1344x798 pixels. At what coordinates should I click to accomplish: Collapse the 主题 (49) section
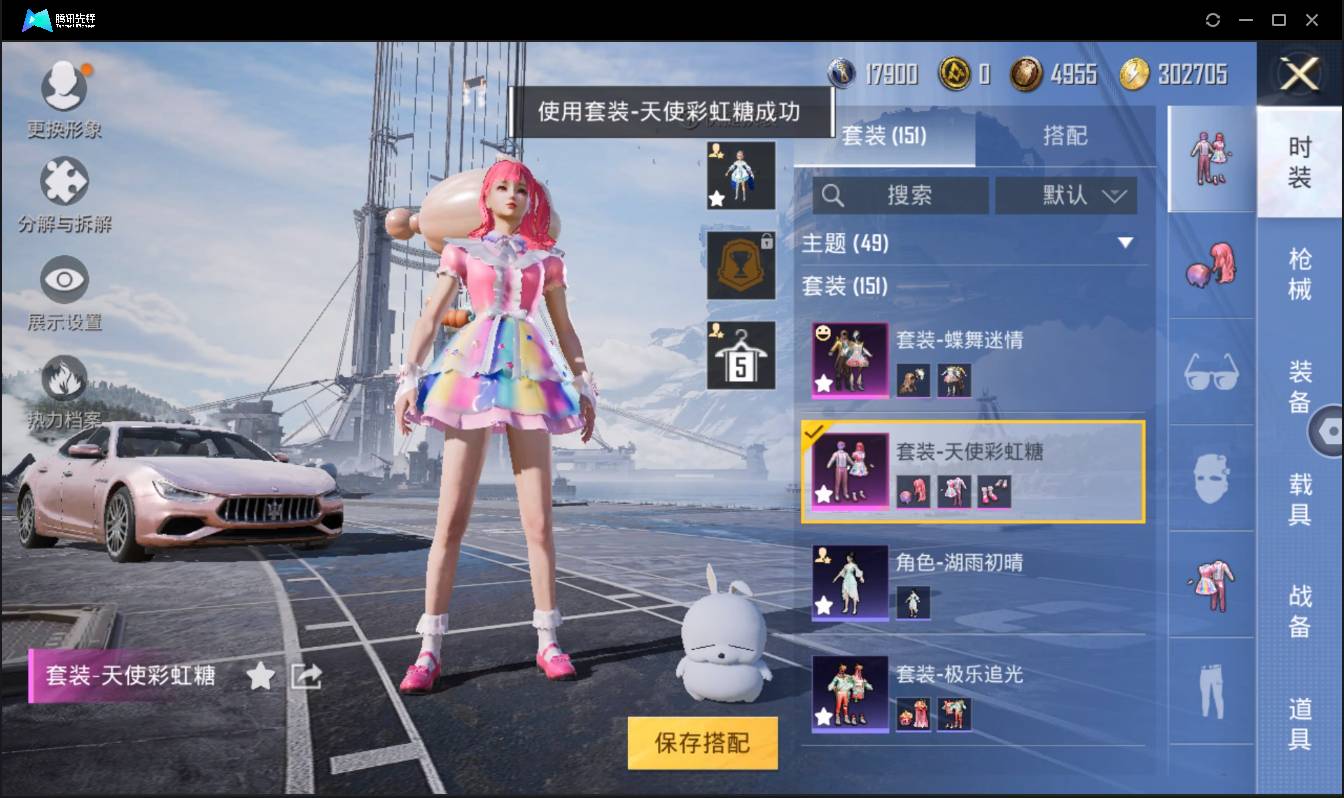tap(1127, 242)
